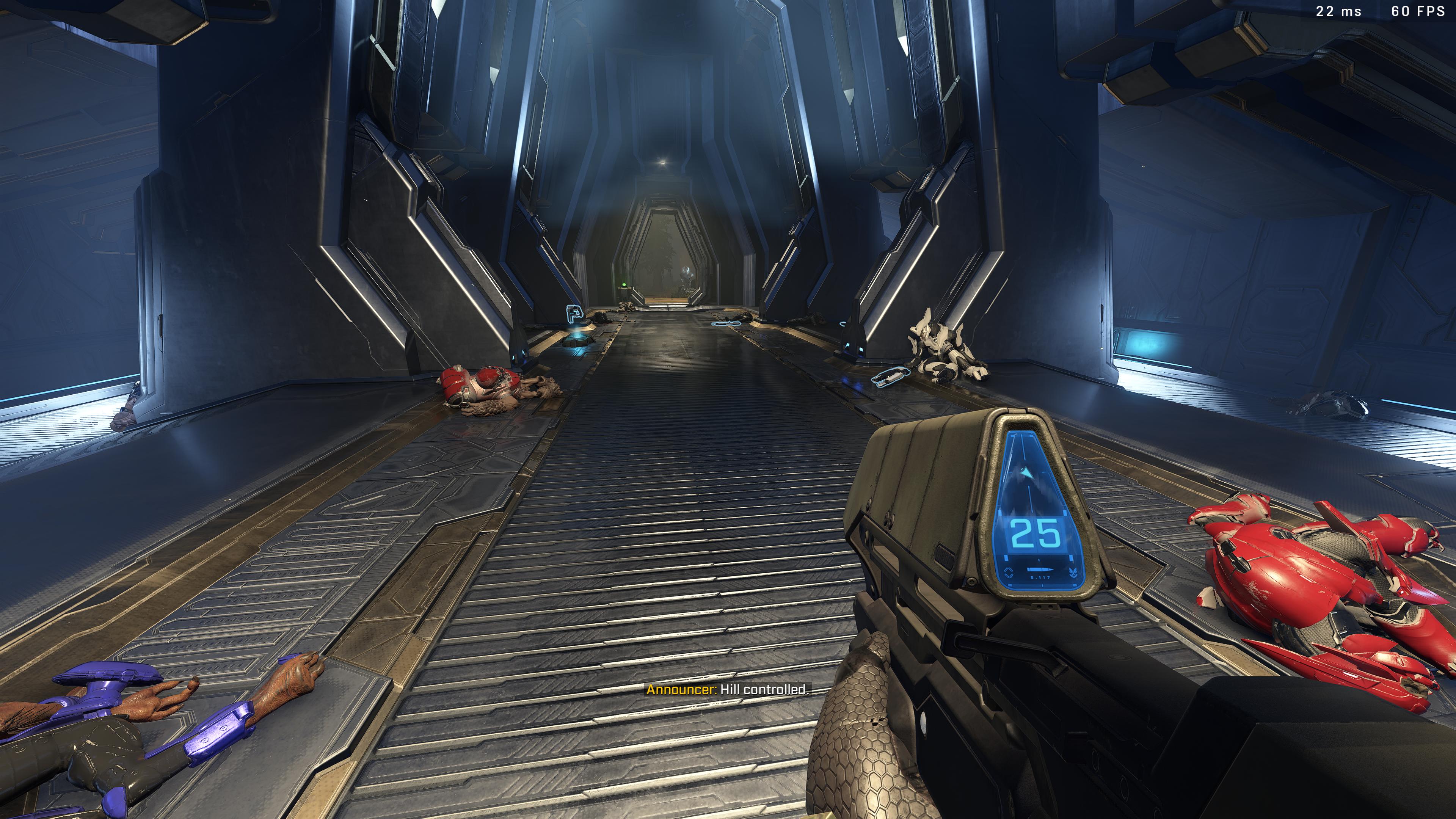Screen dimensions: 1456x819
Task: Click the glowing pistol pickup hologram on the left
Action: tap(574, 314)
